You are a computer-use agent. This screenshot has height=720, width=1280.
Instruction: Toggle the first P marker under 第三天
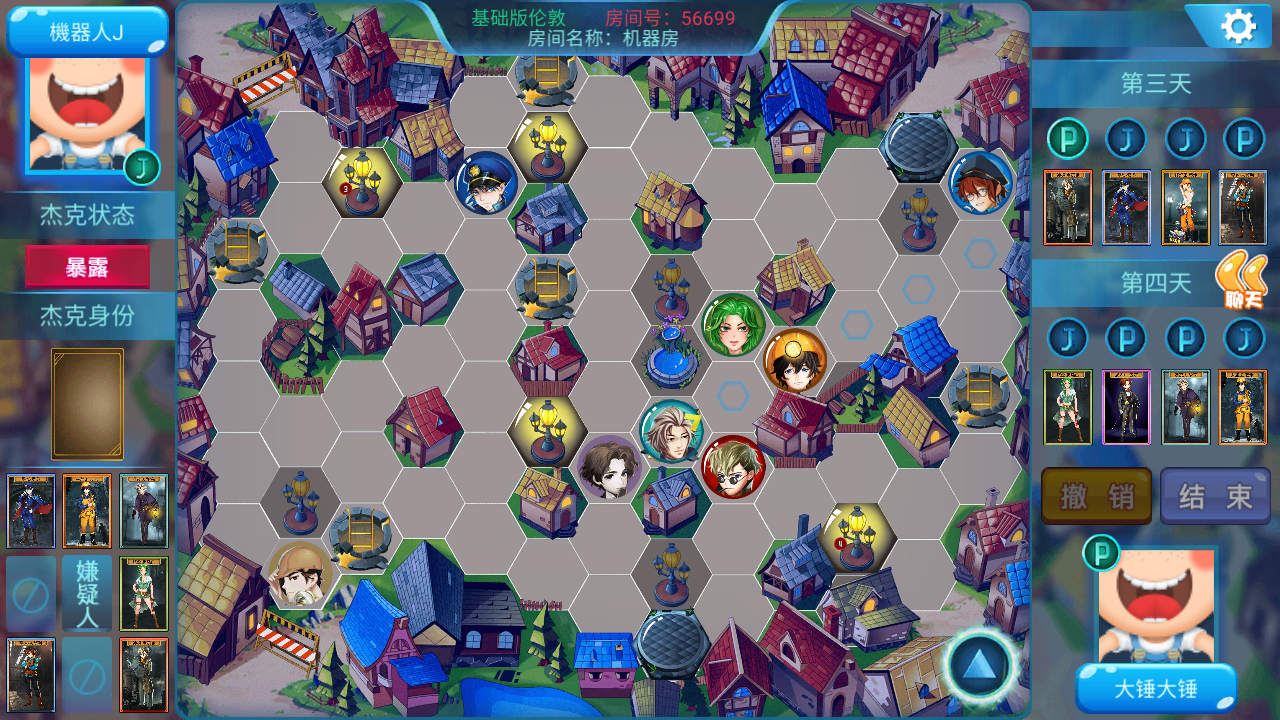click(x=1067, y=138)
